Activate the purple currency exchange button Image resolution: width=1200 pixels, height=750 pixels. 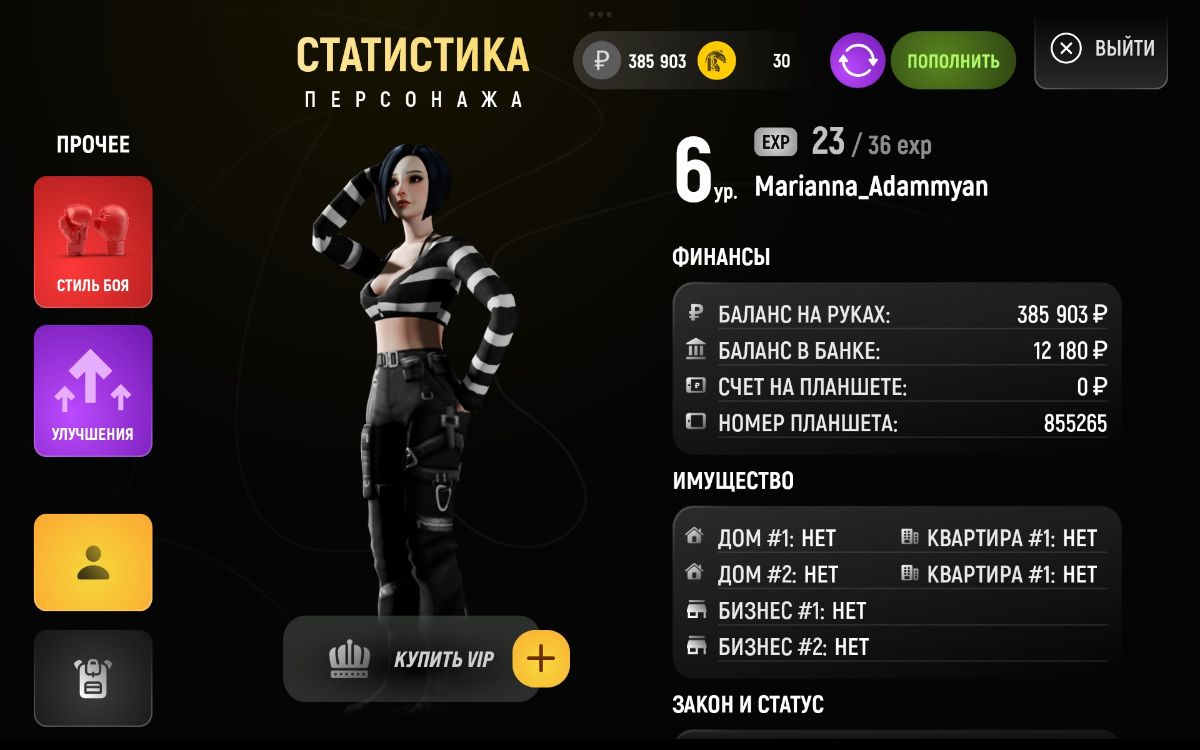857,61
